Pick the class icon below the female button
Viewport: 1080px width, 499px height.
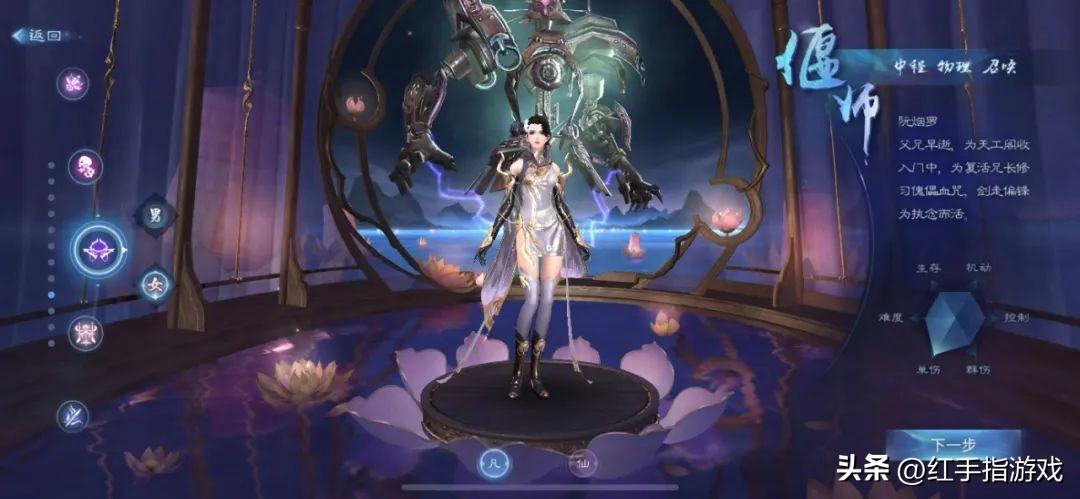(85, 332)
